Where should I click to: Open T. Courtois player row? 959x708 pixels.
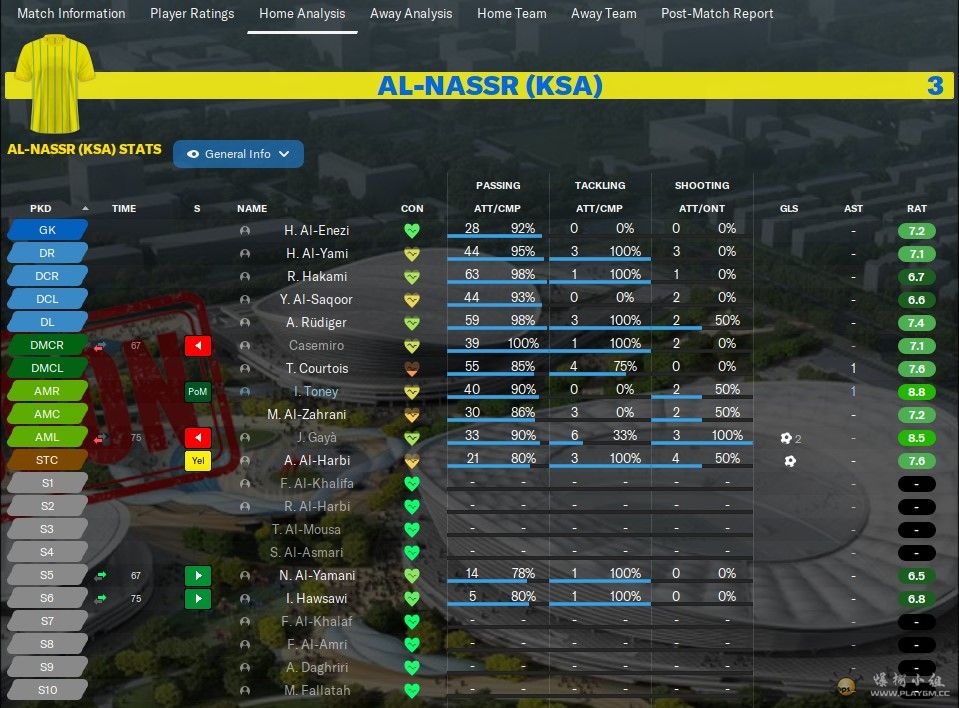[318, 369]
